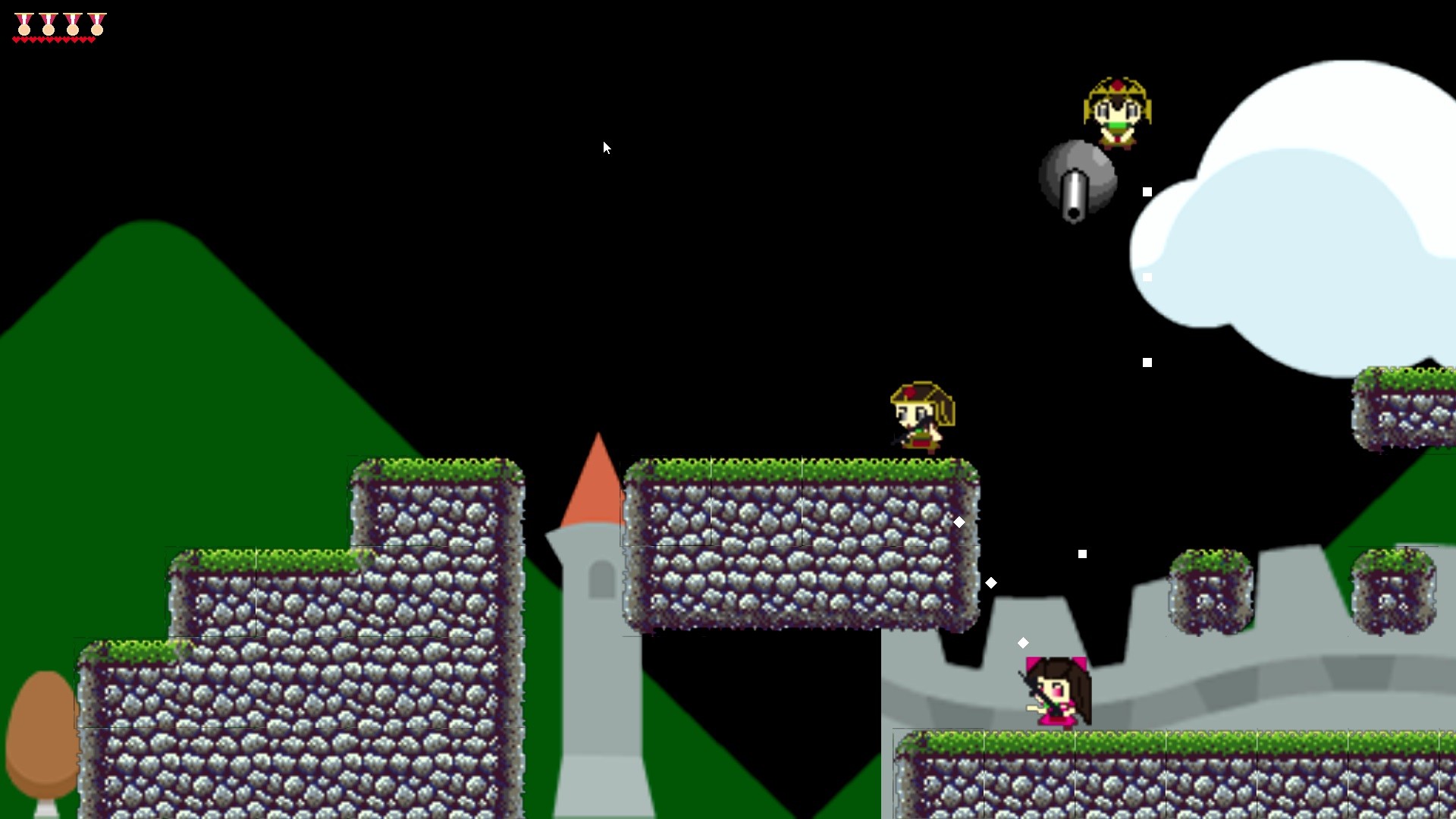
Task: Click the small white square projectile below the cloud
Action: (1146, 361)
